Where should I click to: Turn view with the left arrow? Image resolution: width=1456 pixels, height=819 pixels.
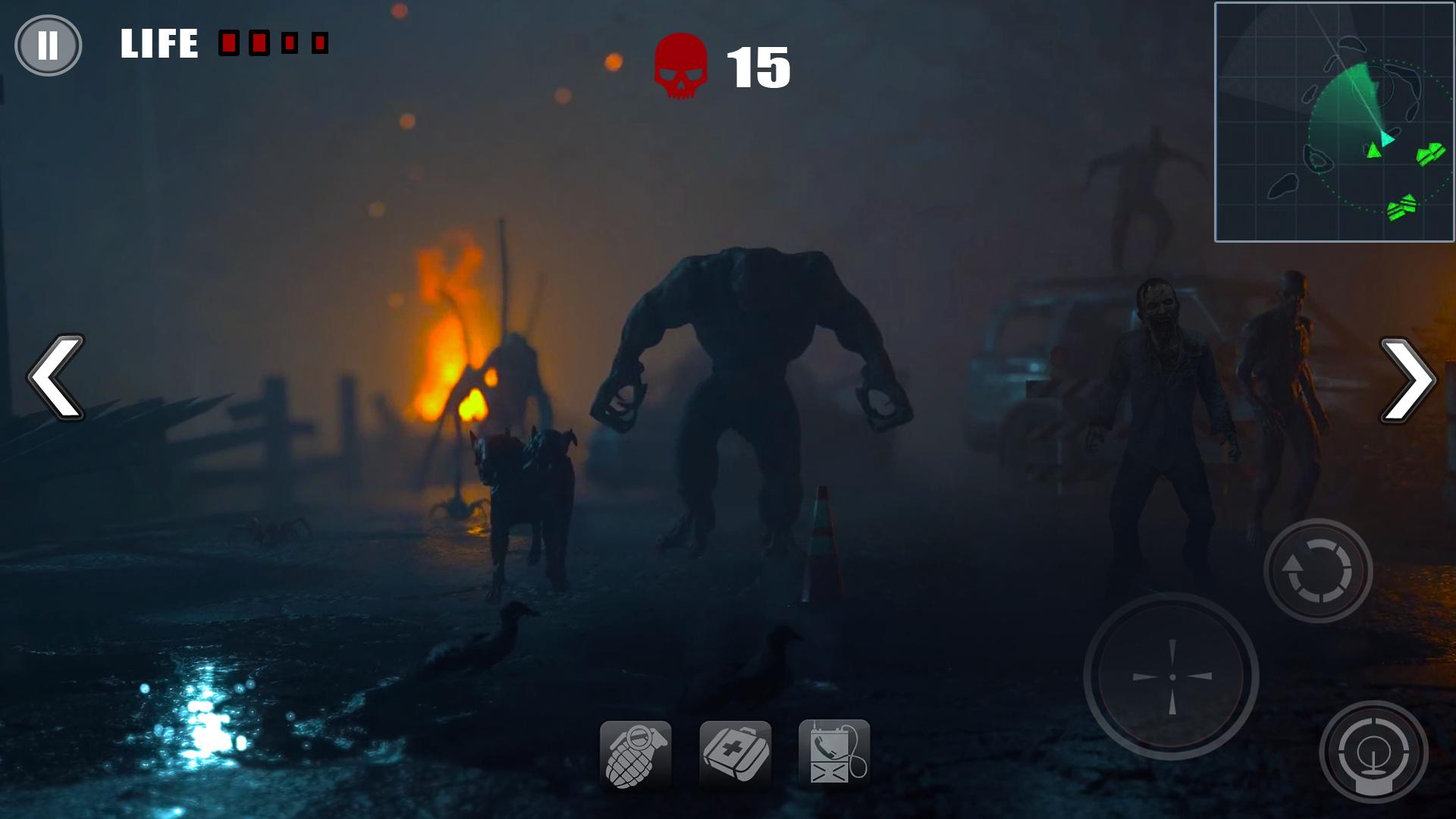tap(57, 377)
